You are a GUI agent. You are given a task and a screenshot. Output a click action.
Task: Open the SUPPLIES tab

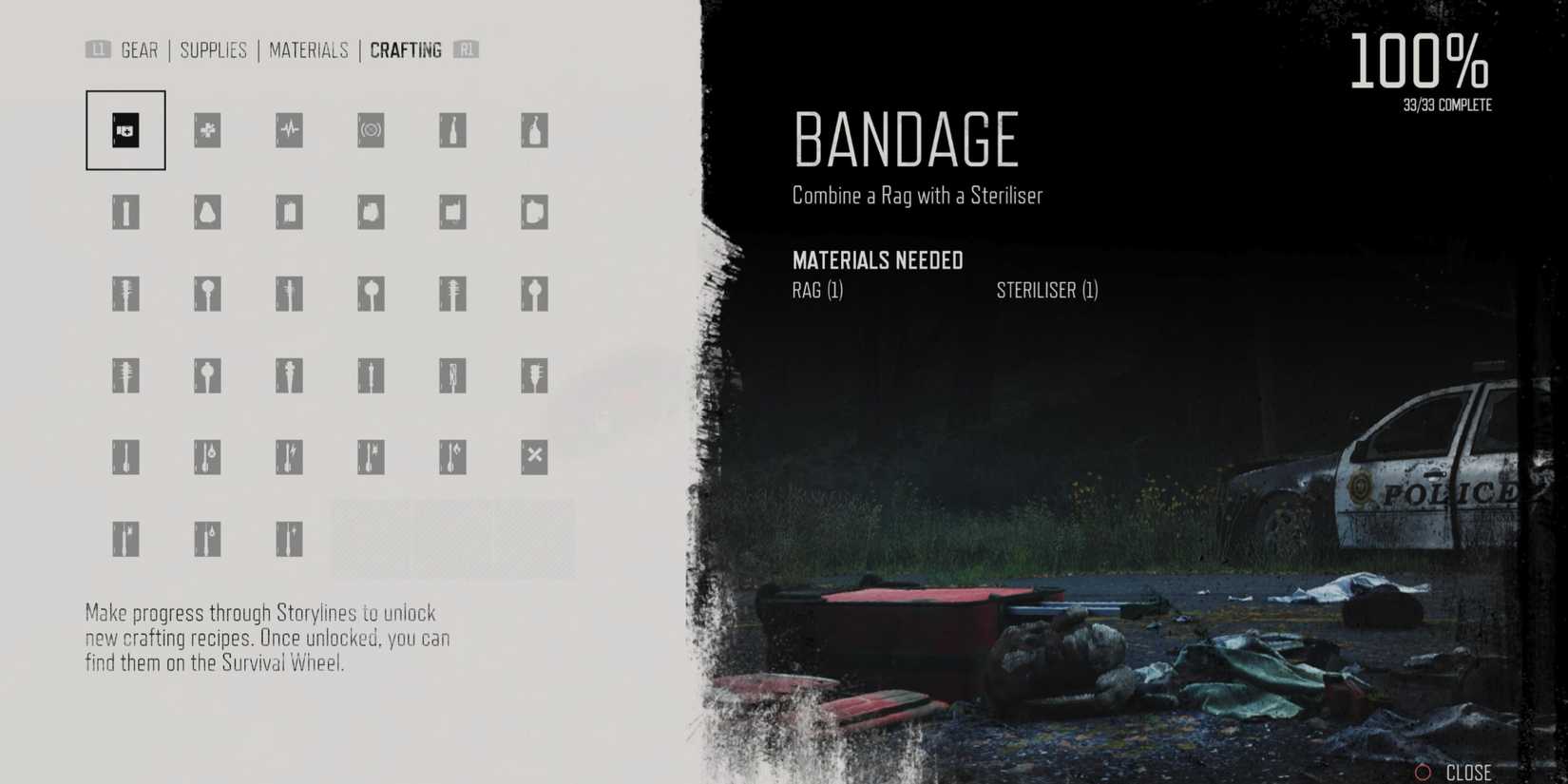tap(213, 50)
